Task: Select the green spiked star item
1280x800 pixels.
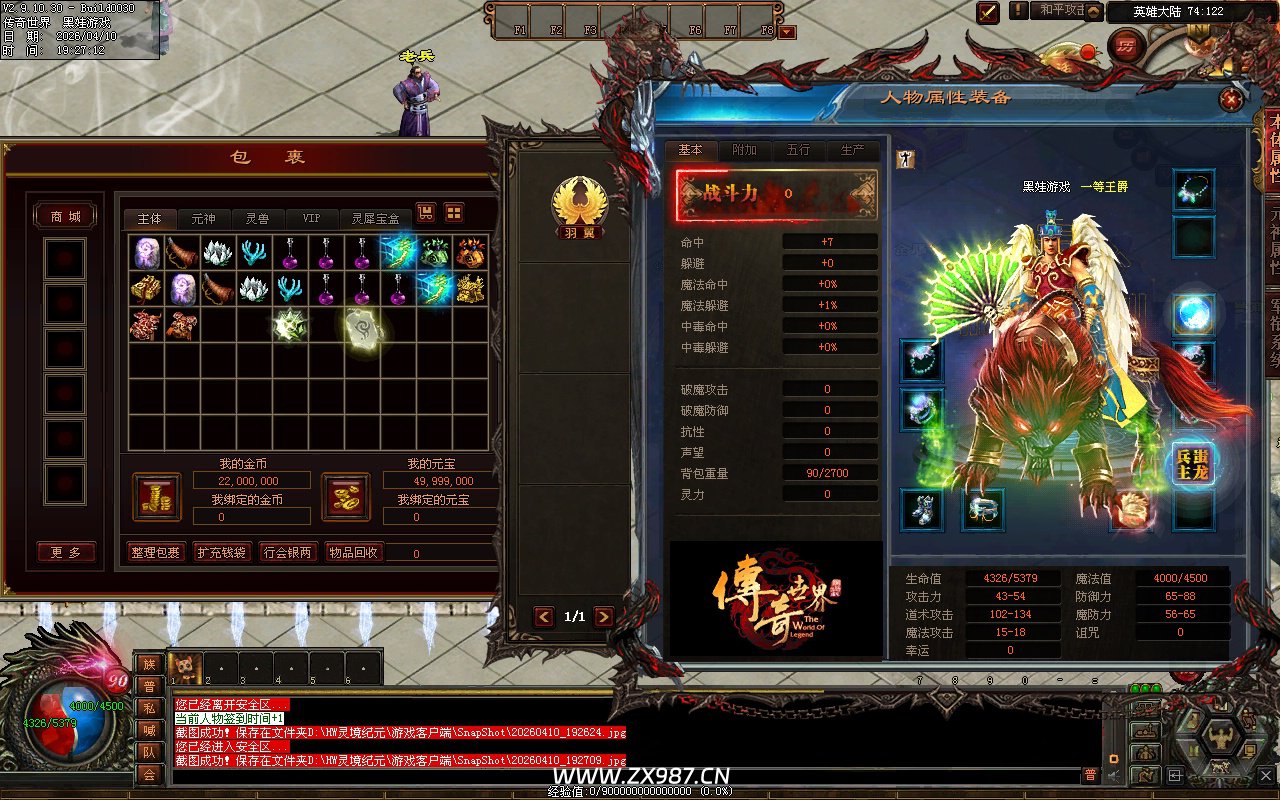Action: pyautogui.click(x=290, y=326)
